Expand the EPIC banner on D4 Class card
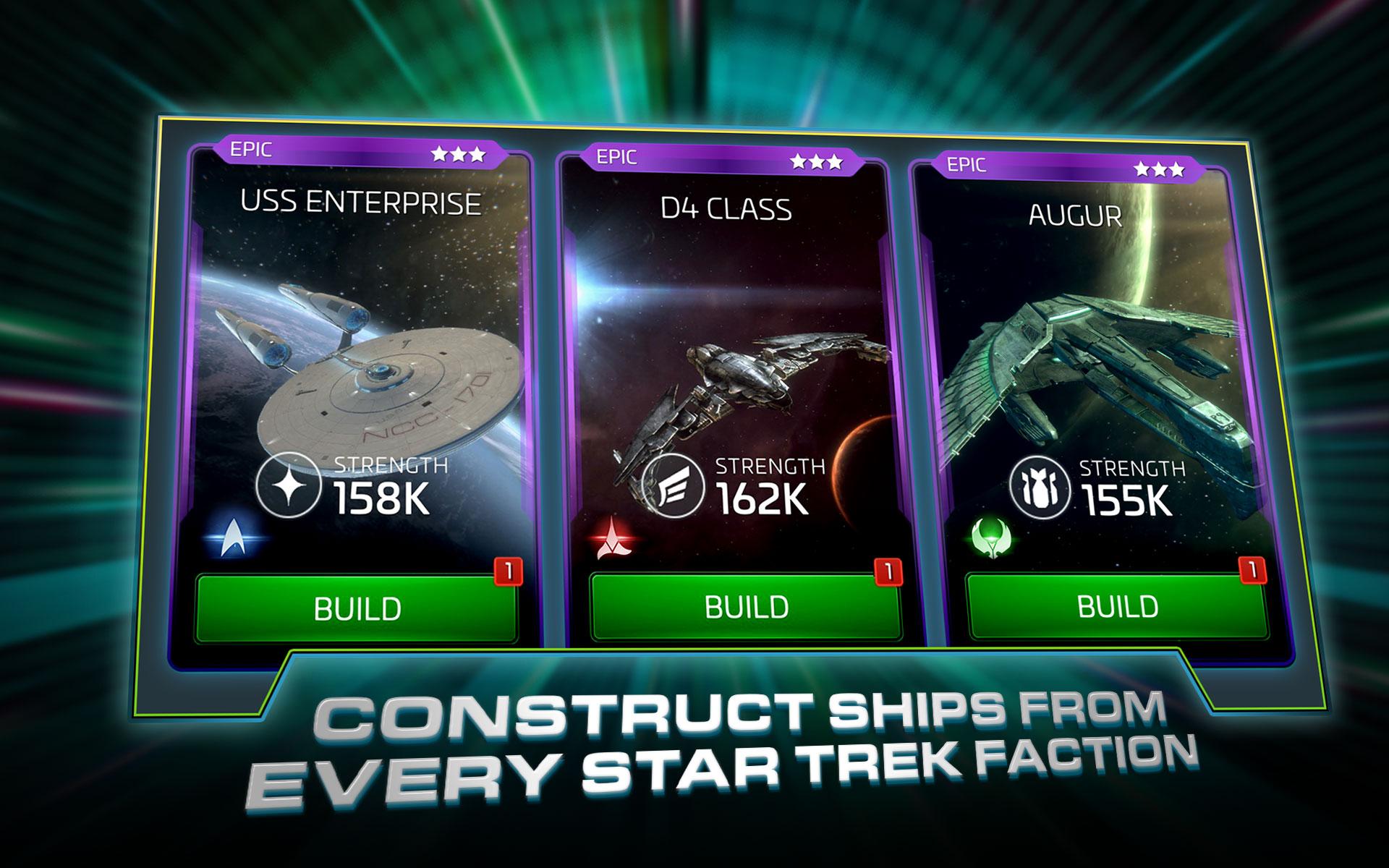Screen dimensions: 1389x868 [x=616, y=155]
